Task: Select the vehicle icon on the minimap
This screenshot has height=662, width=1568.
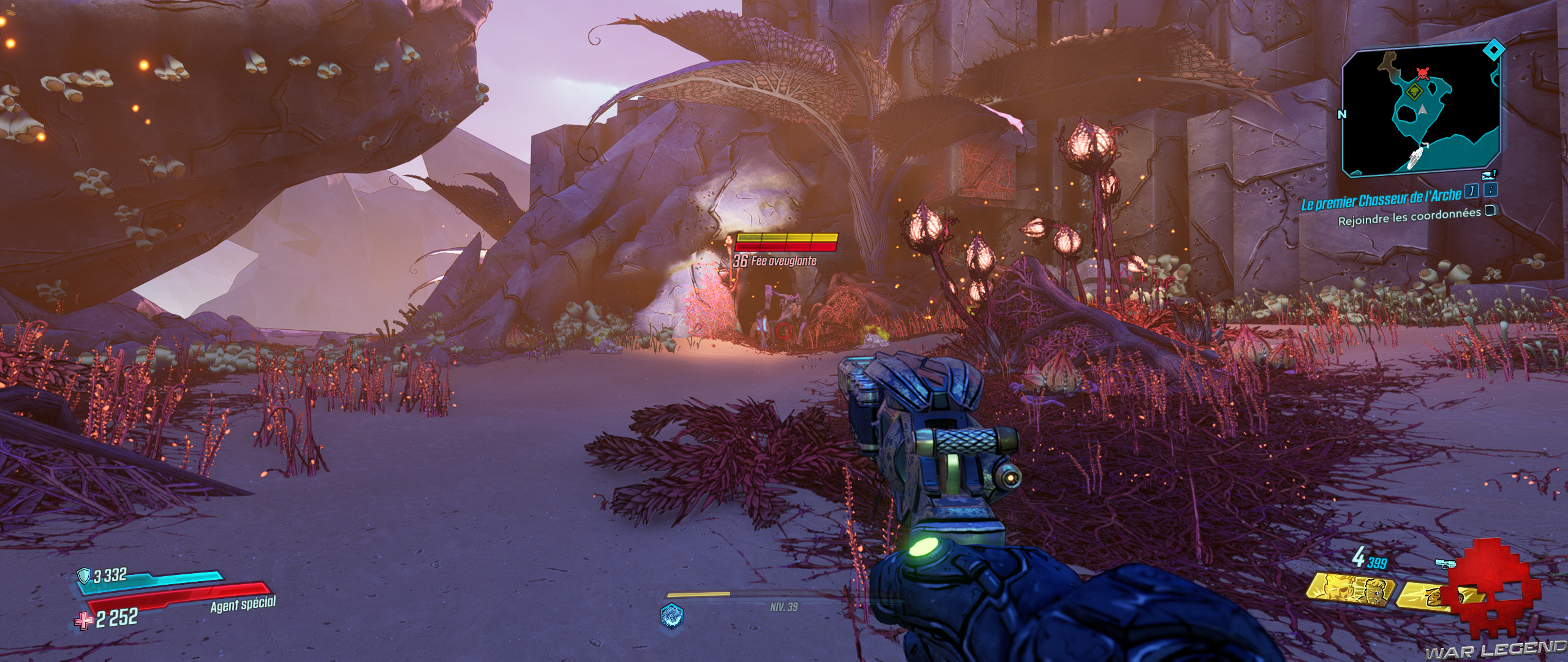Action: pos(1416,156)
